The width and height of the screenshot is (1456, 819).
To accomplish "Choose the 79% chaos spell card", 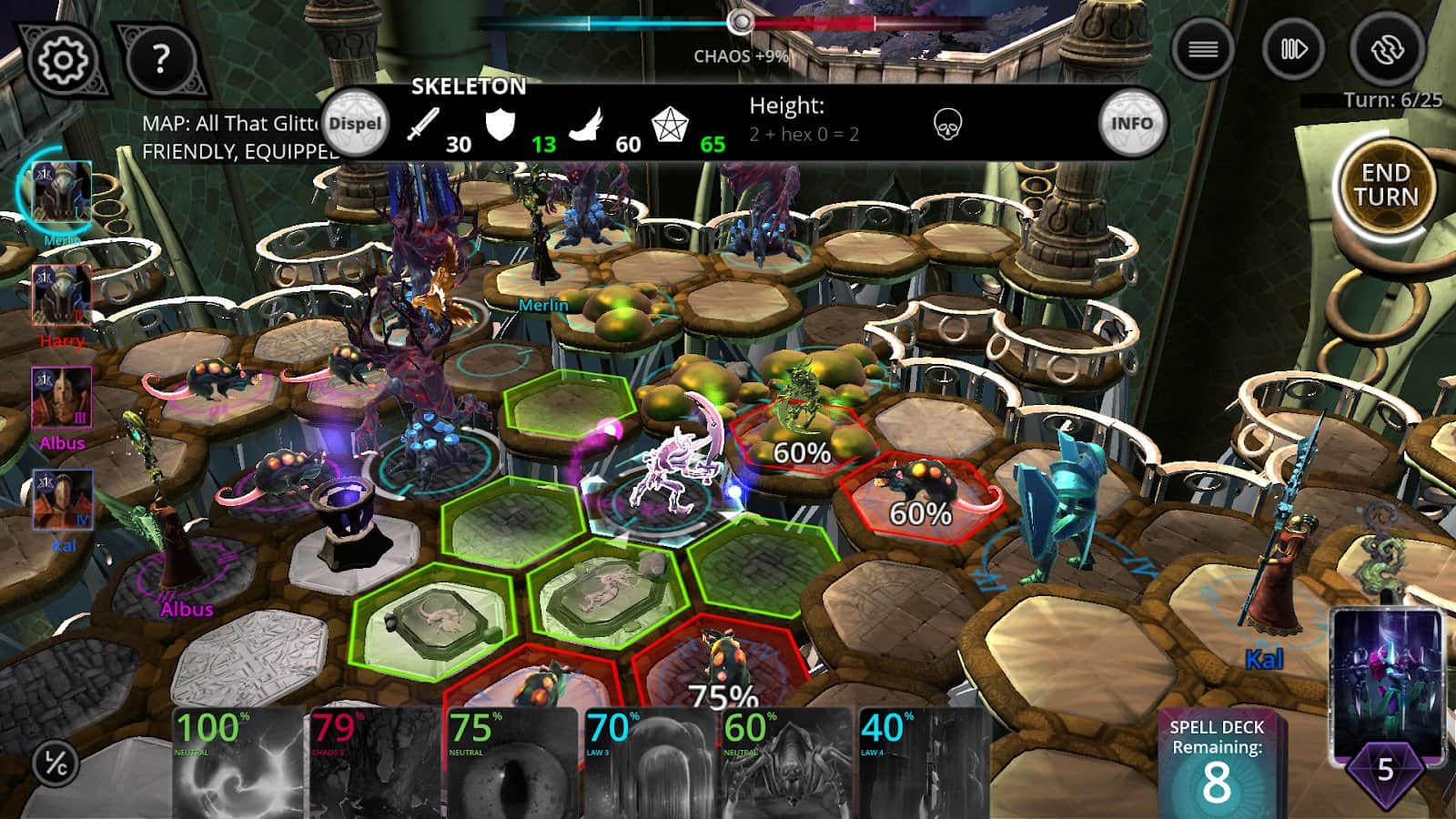I will 375,763.
